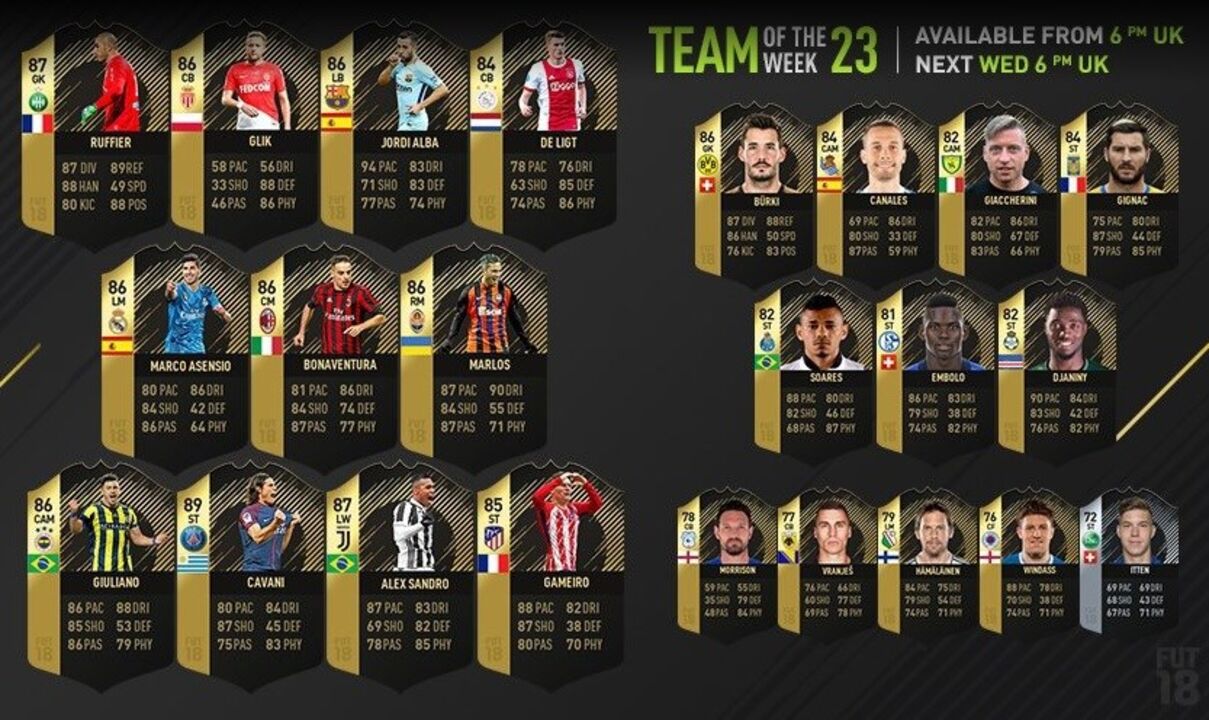
Task: Select the Gignac card
Action: click(1120, 192)
